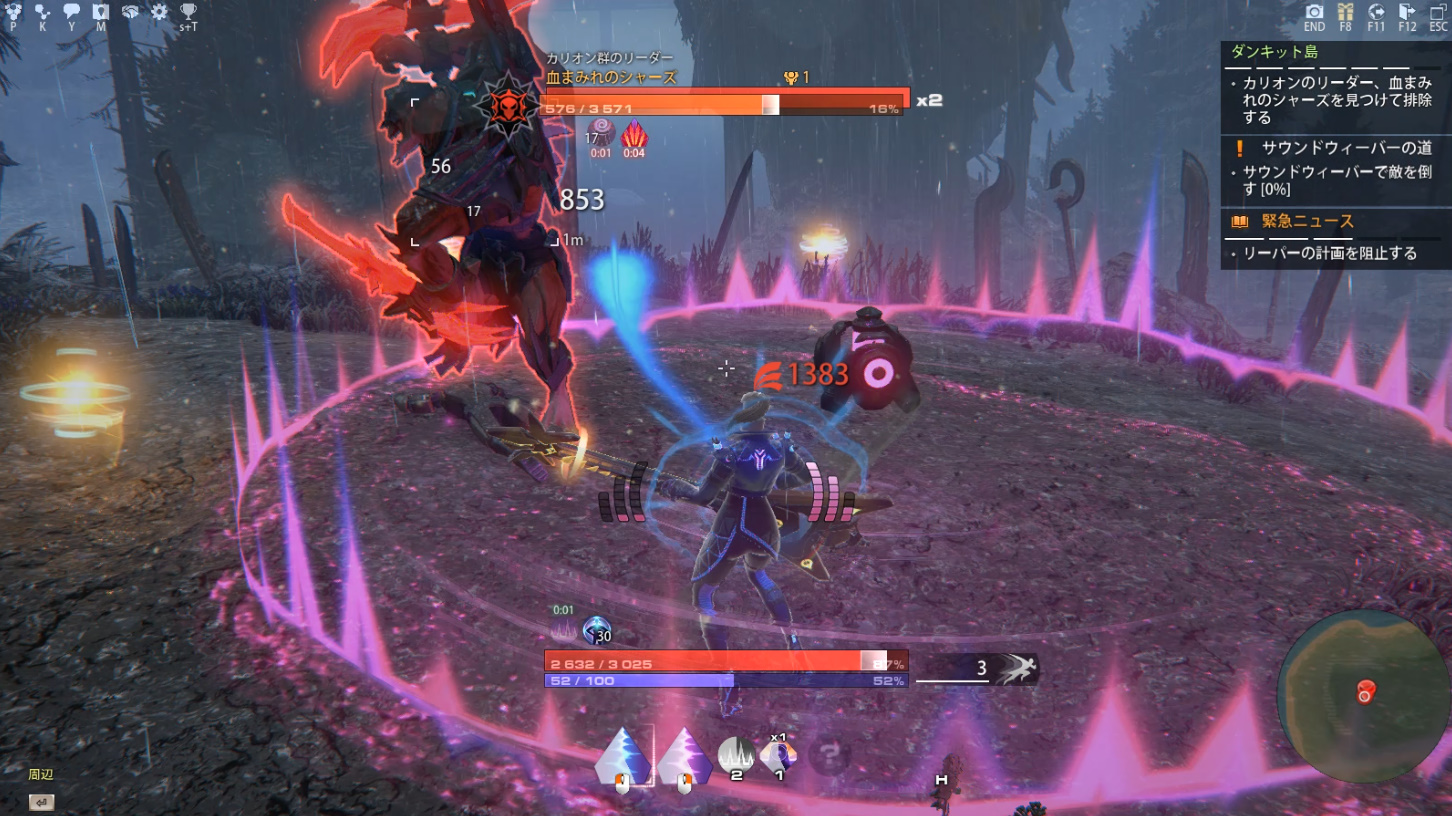This screenshot has height=816, width=1452.
Task: Click the exit door icon
Action: tap(1407, 13)
